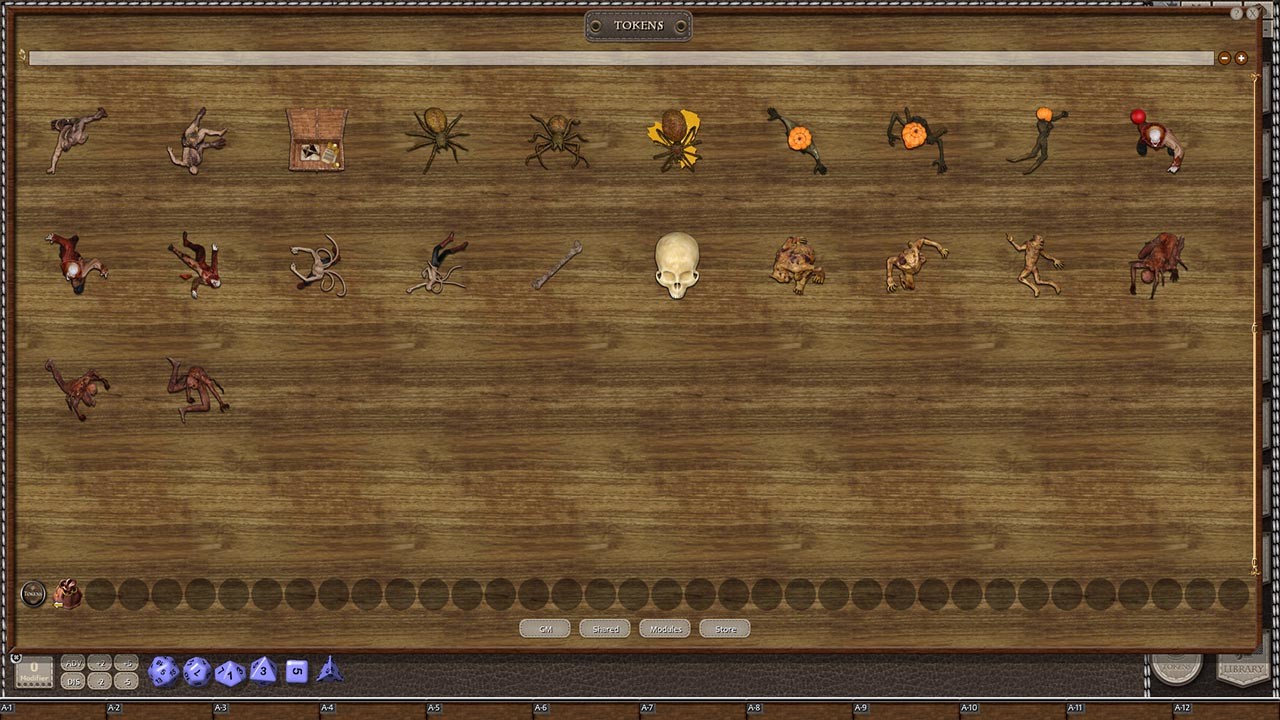The image size is (1280, 720).
Task: Open the Store token section
Action: click(x=724, y=628)
